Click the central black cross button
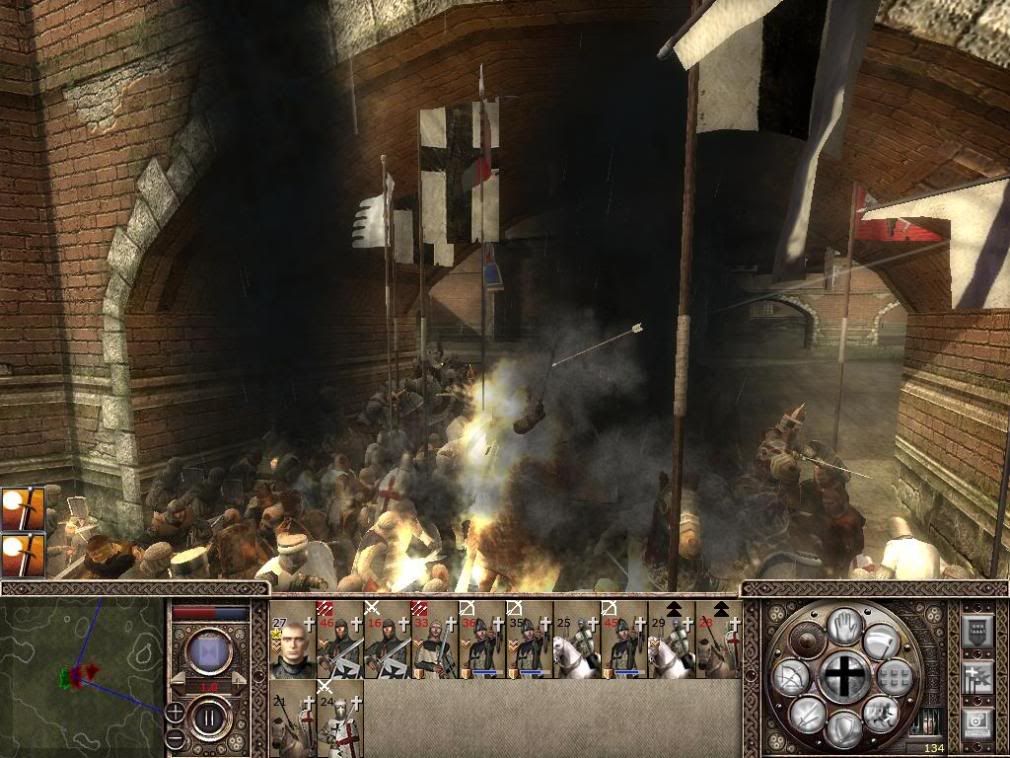Image resolution: width=1010 pixels, height=758 pixels. (845, 677)
